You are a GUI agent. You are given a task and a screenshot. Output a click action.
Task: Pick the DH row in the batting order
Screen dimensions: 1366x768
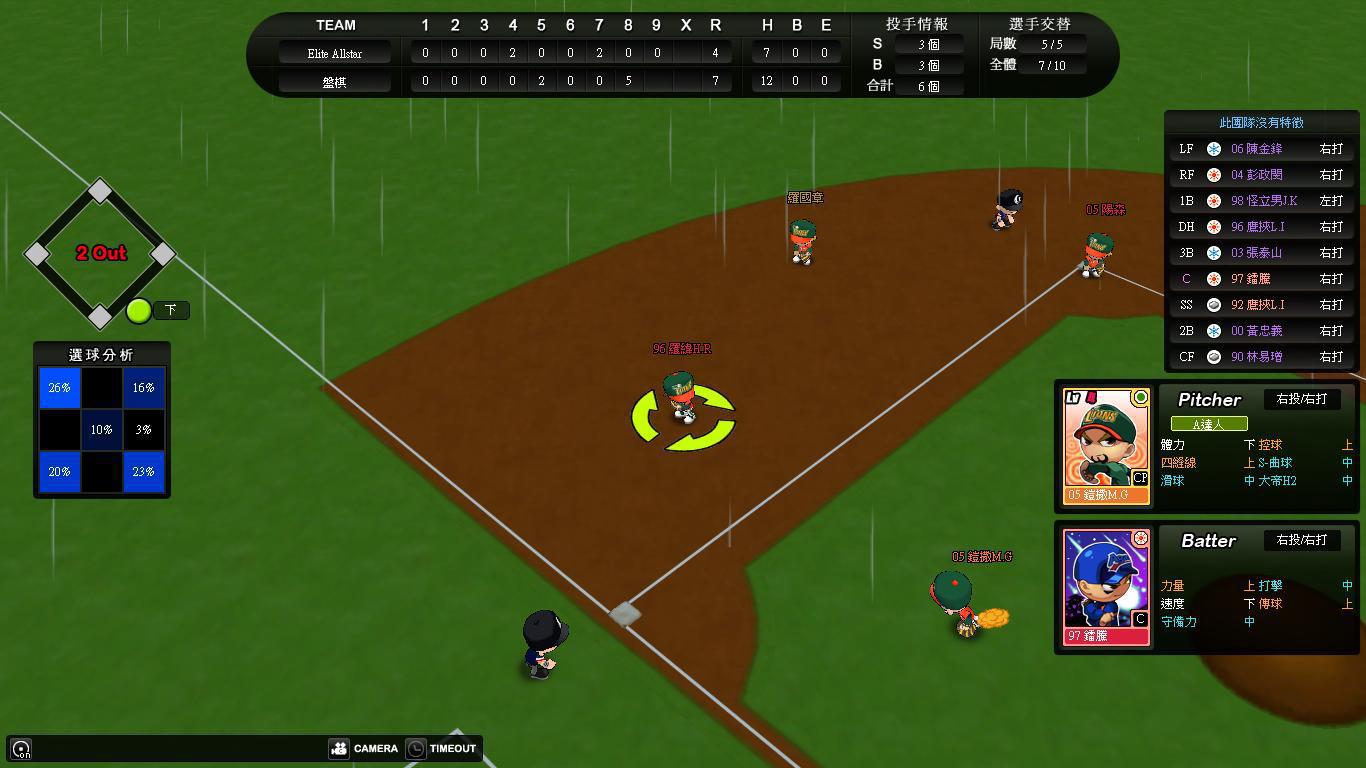[1265, 227]
